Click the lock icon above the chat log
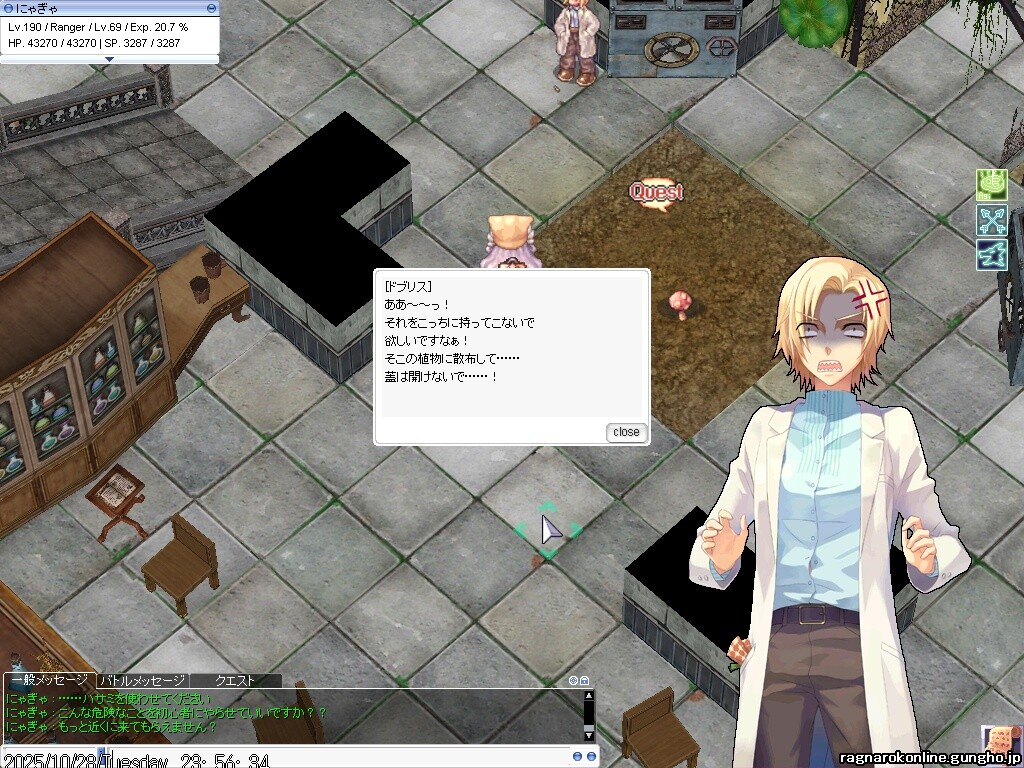1024x768 pixels. pos(585,681)
